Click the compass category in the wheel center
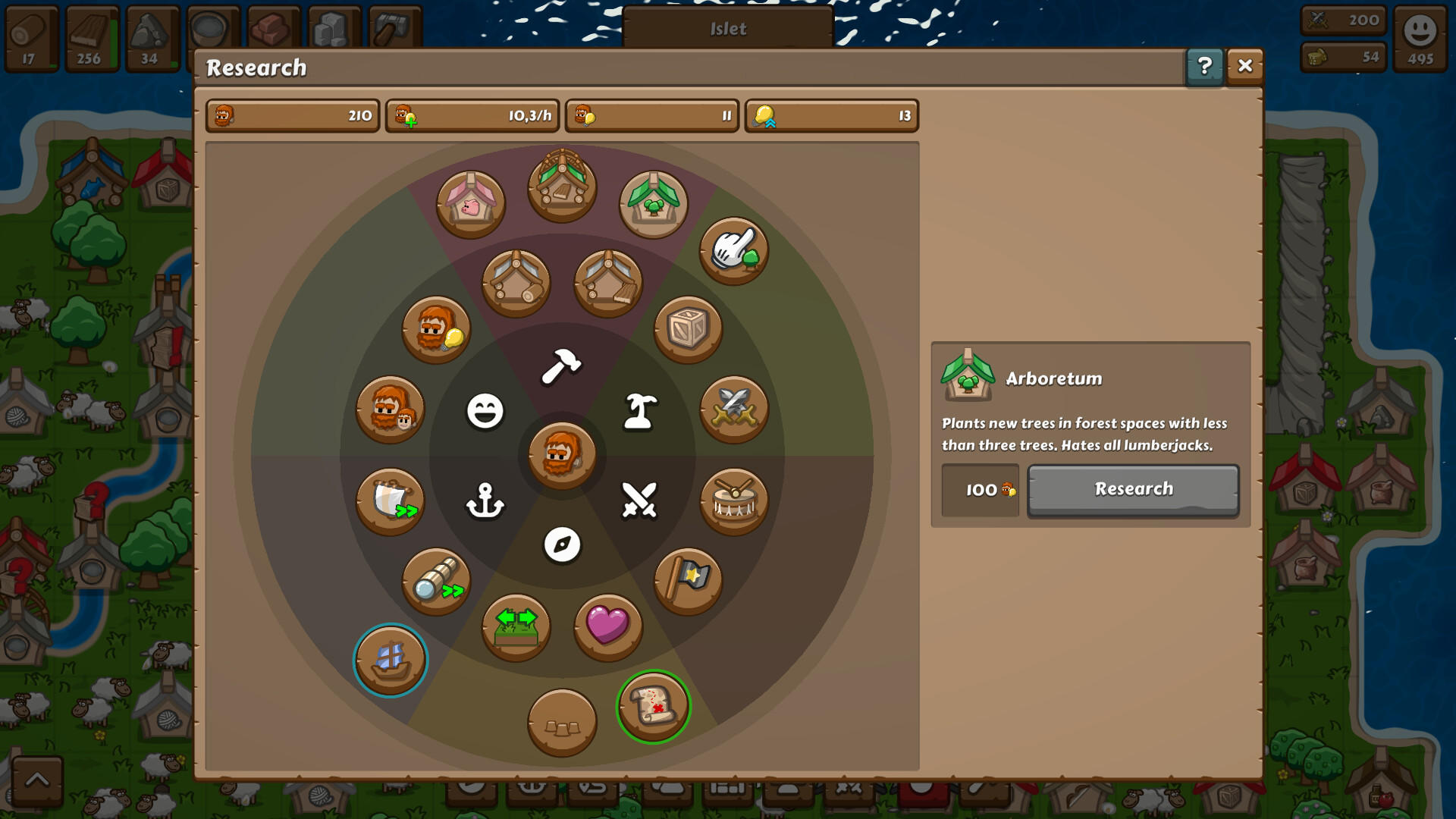The height and width of the screenshot is (819, 1456). click(x=560, y=541)
